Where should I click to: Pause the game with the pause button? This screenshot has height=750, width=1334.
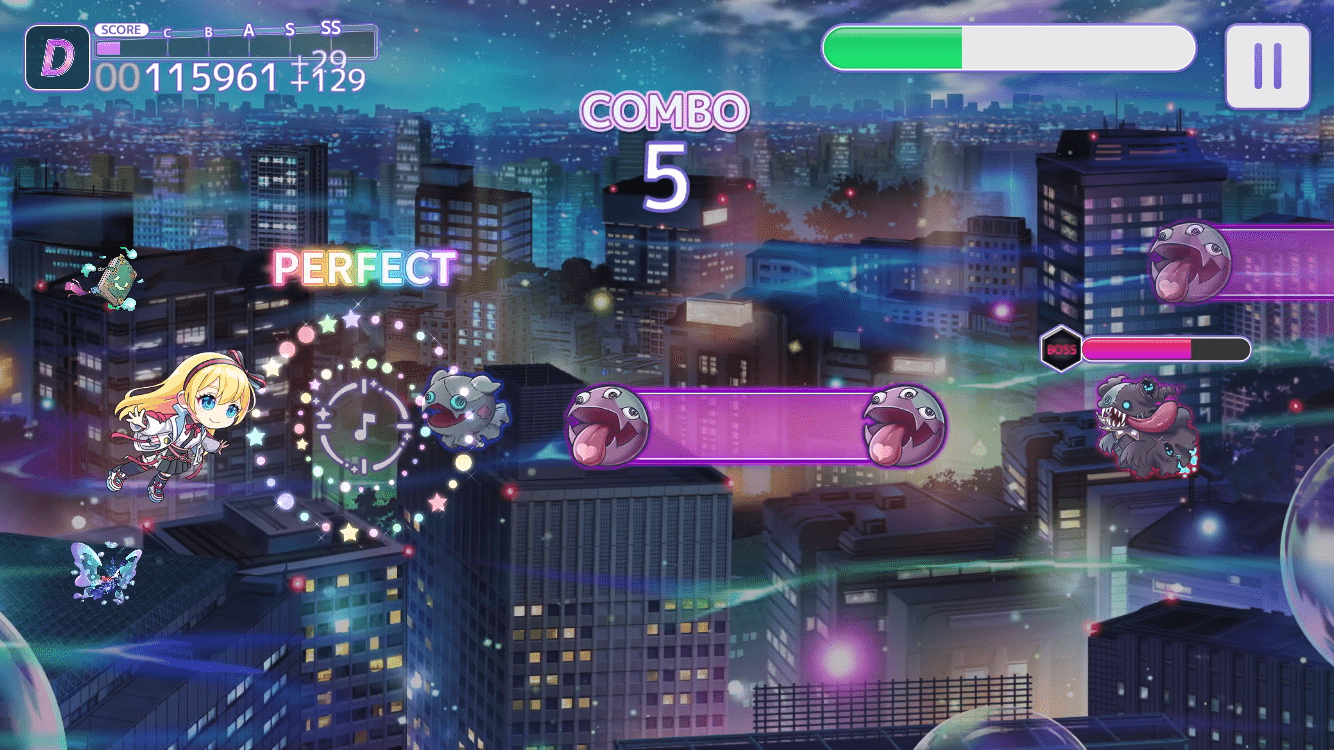tap(1267, 66)
